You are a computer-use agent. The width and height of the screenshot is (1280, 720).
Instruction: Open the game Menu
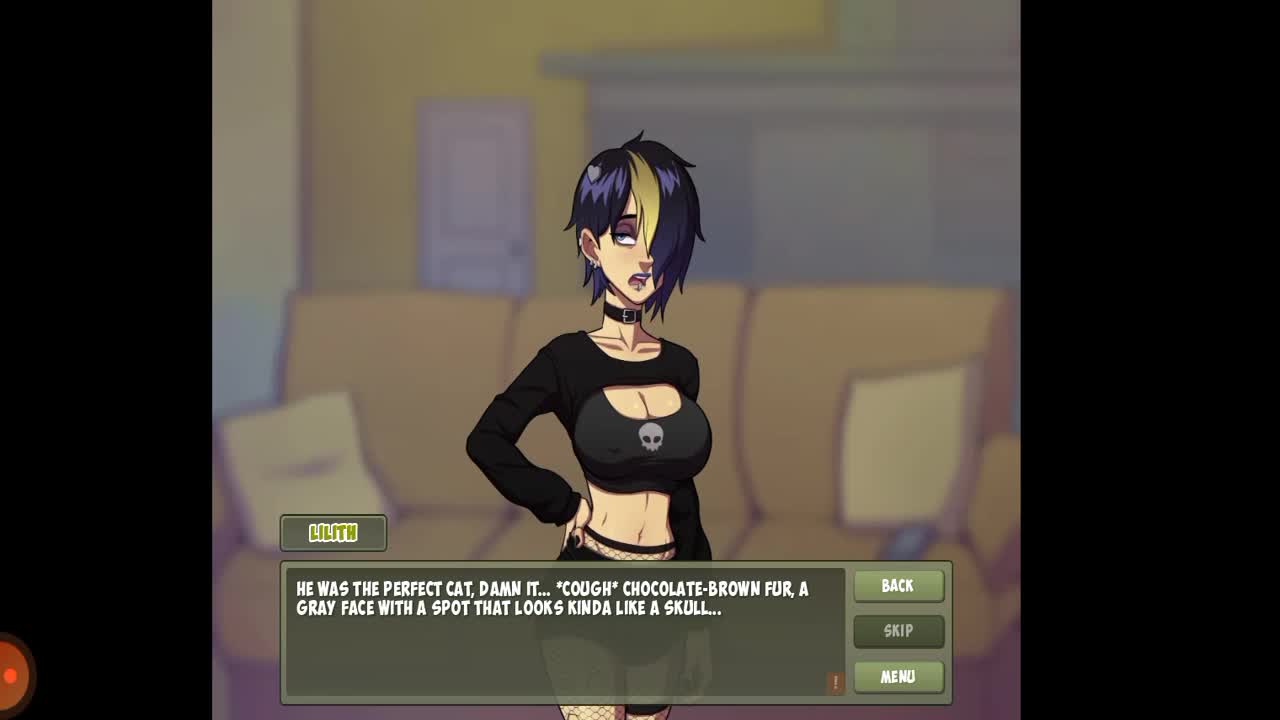pos(898,677)
